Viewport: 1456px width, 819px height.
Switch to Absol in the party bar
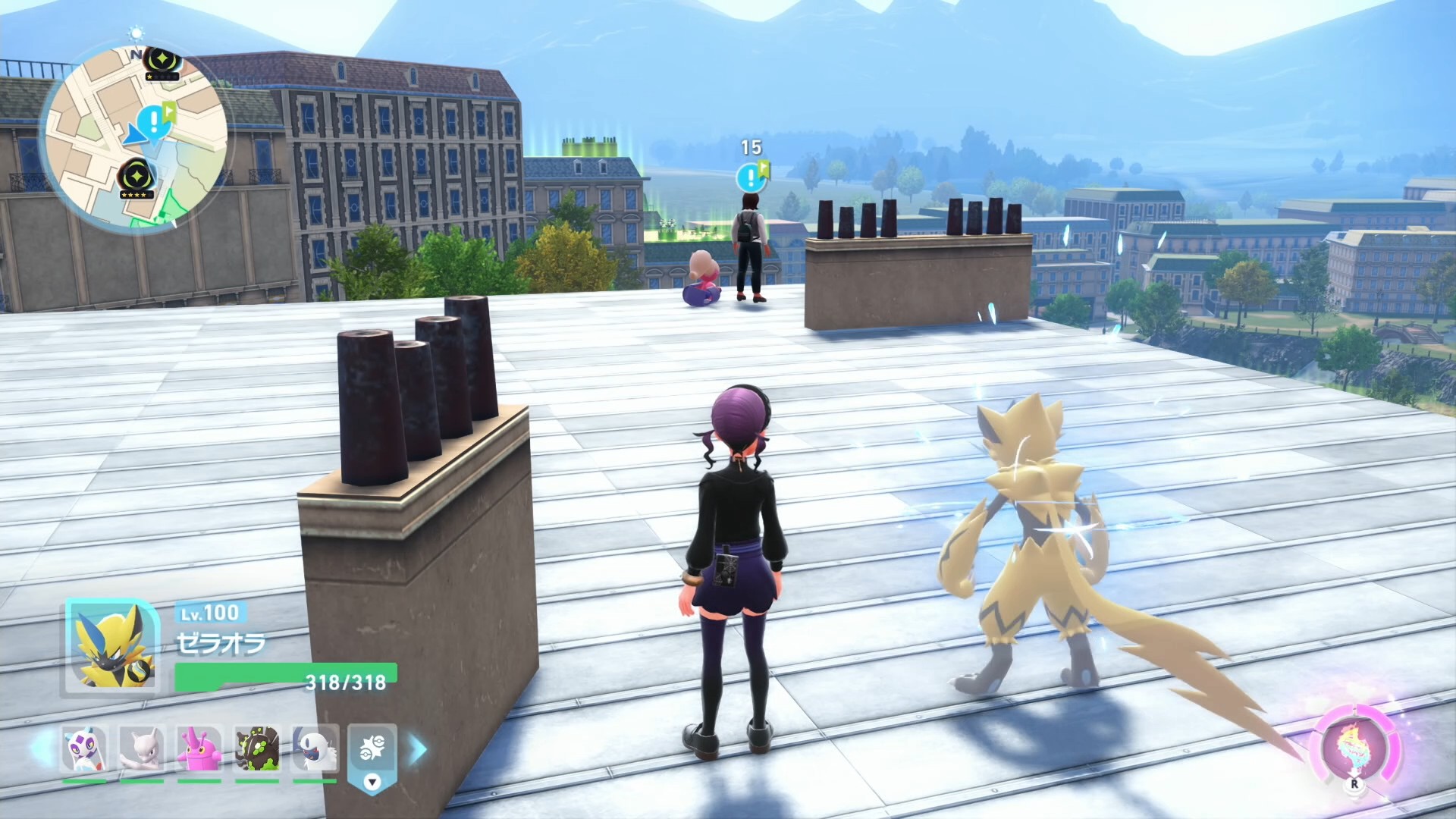315,749
